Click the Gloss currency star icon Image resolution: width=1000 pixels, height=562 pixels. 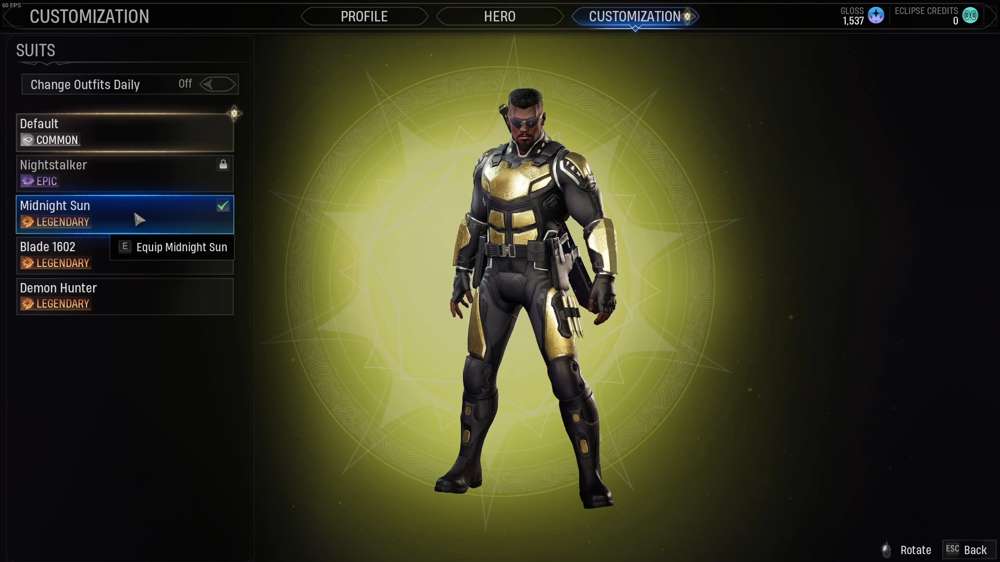point(876,16)
